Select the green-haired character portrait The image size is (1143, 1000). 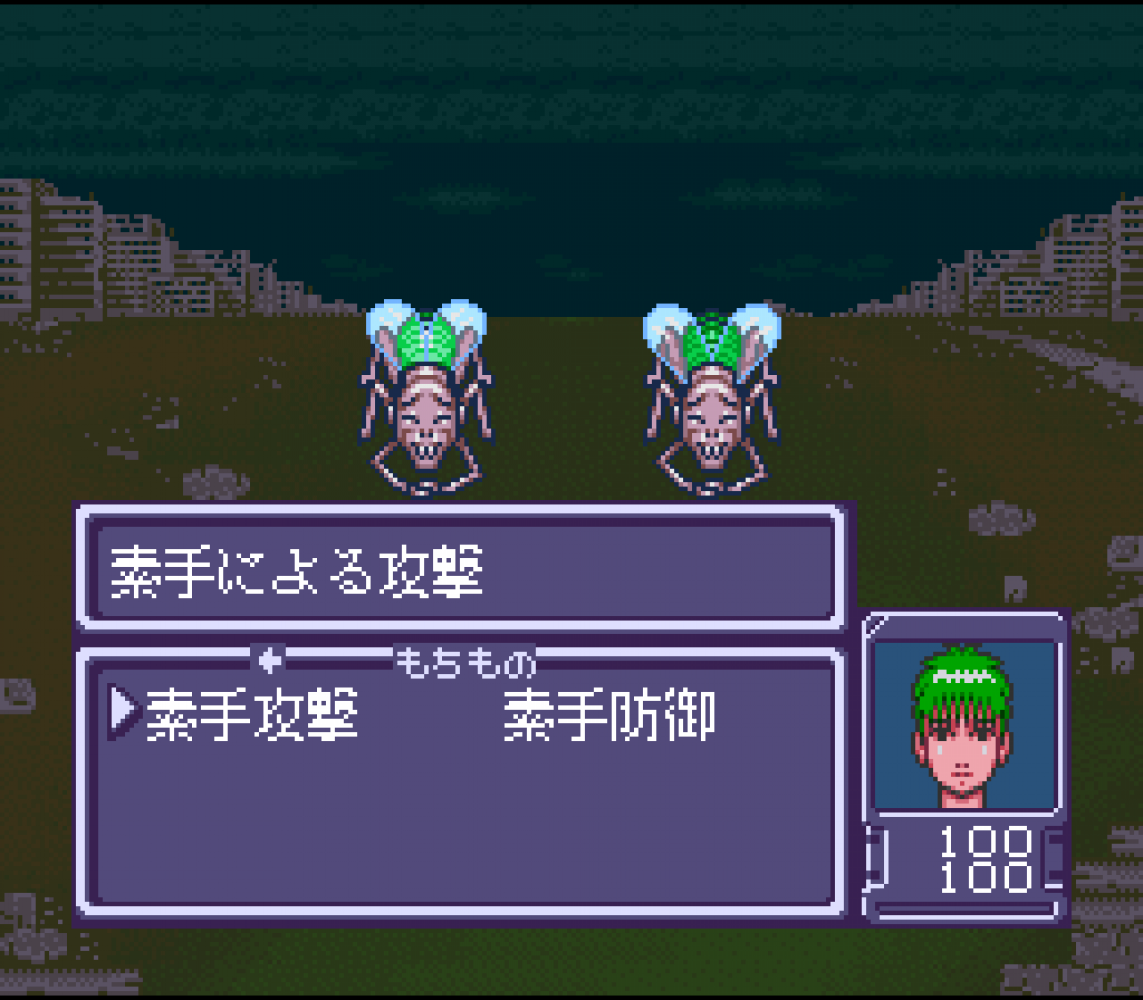pos(964,726)
